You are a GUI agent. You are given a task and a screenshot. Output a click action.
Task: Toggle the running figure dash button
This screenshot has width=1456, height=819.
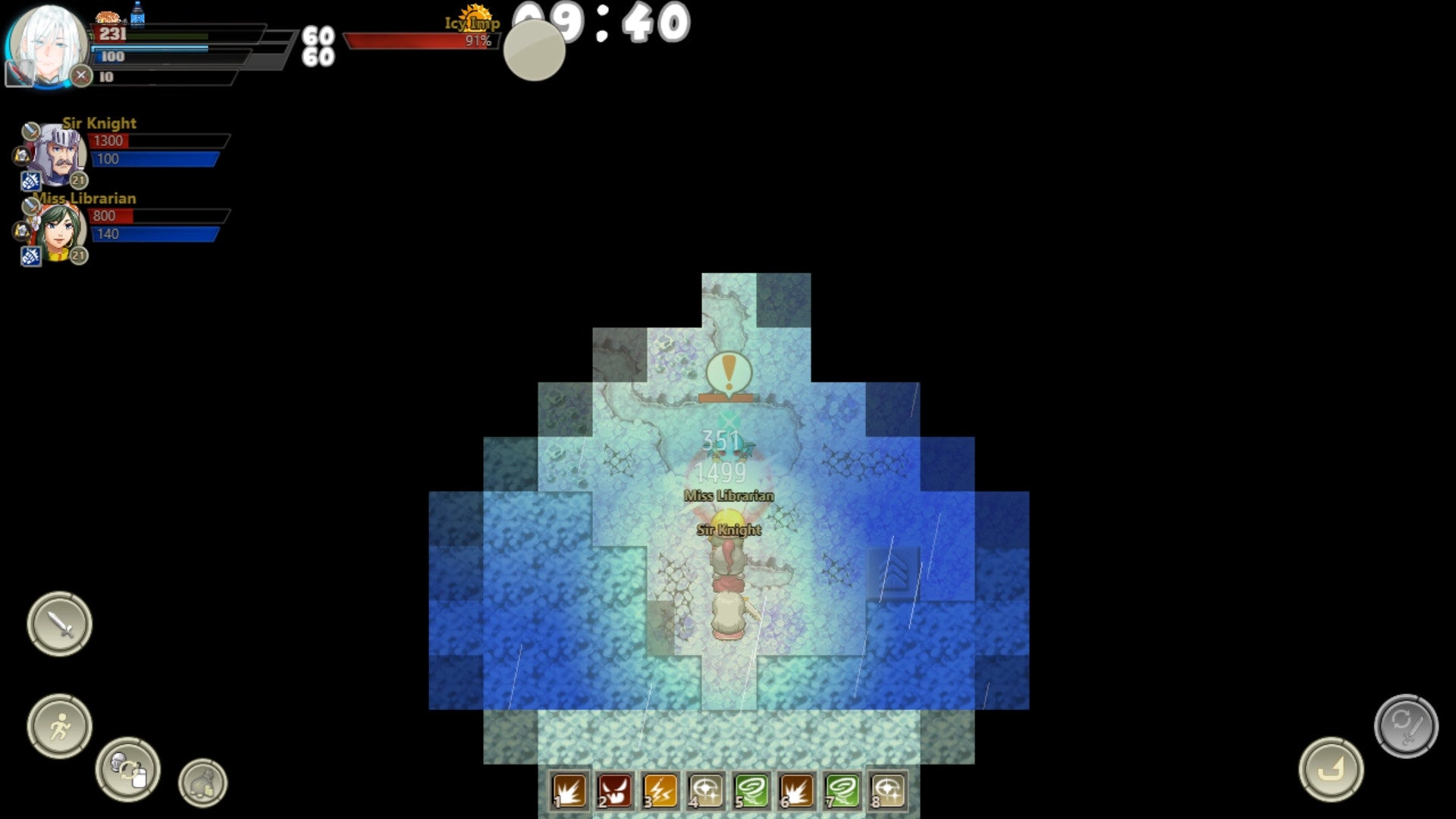click(x=60, y=726)
